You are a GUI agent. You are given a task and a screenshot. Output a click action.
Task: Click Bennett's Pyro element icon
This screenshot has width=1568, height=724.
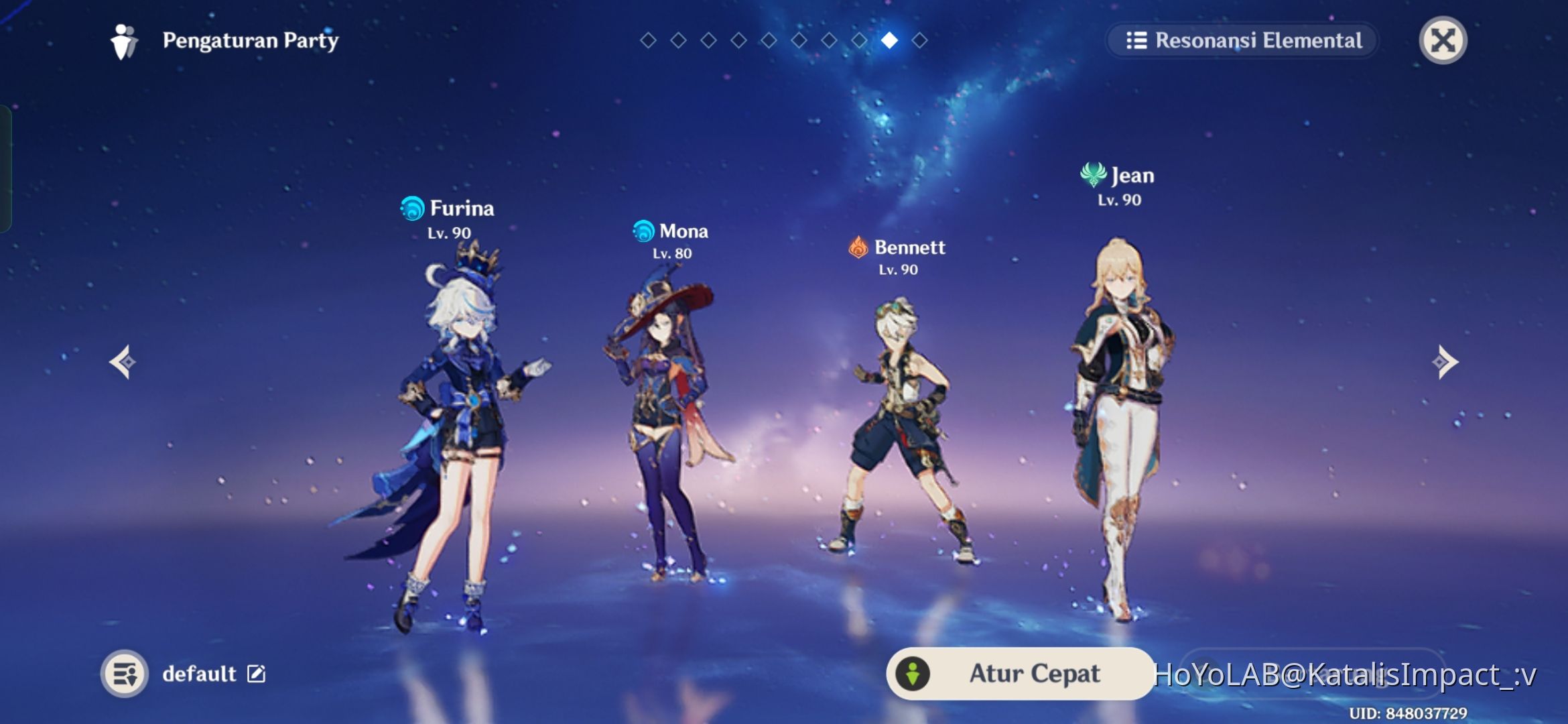click(860, 248)
